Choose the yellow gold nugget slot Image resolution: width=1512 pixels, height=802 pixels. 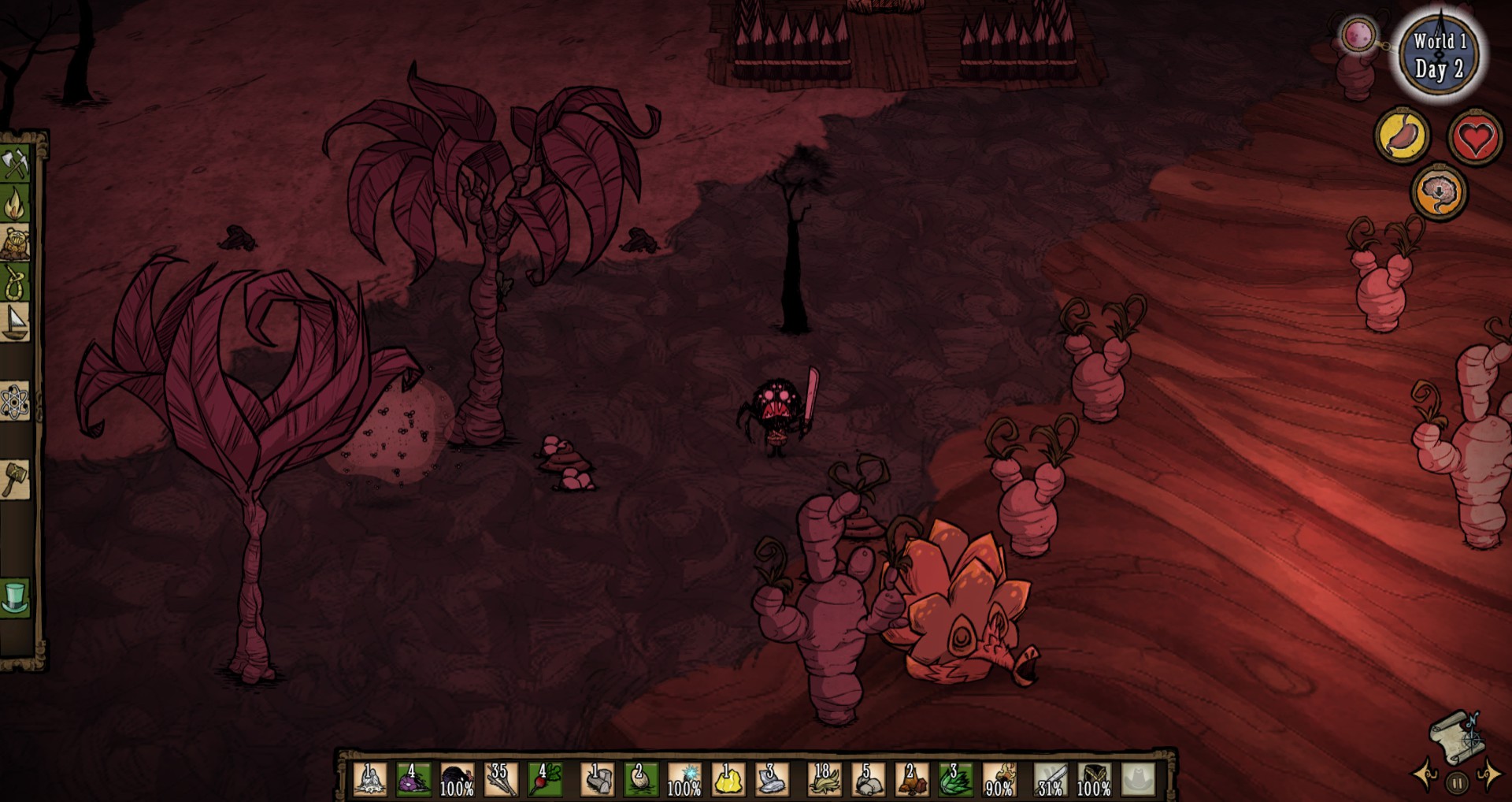pos(728,779)
